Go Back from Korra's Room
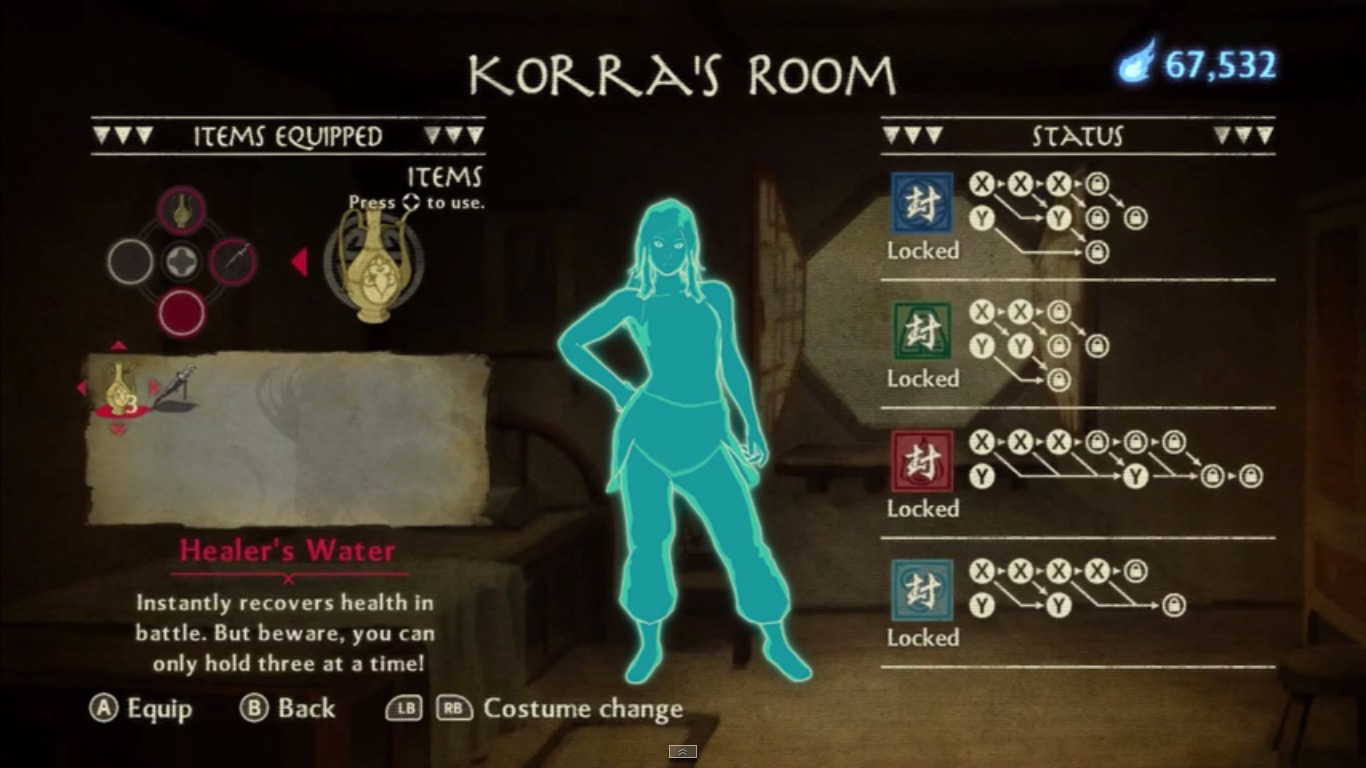 (288, 709)
